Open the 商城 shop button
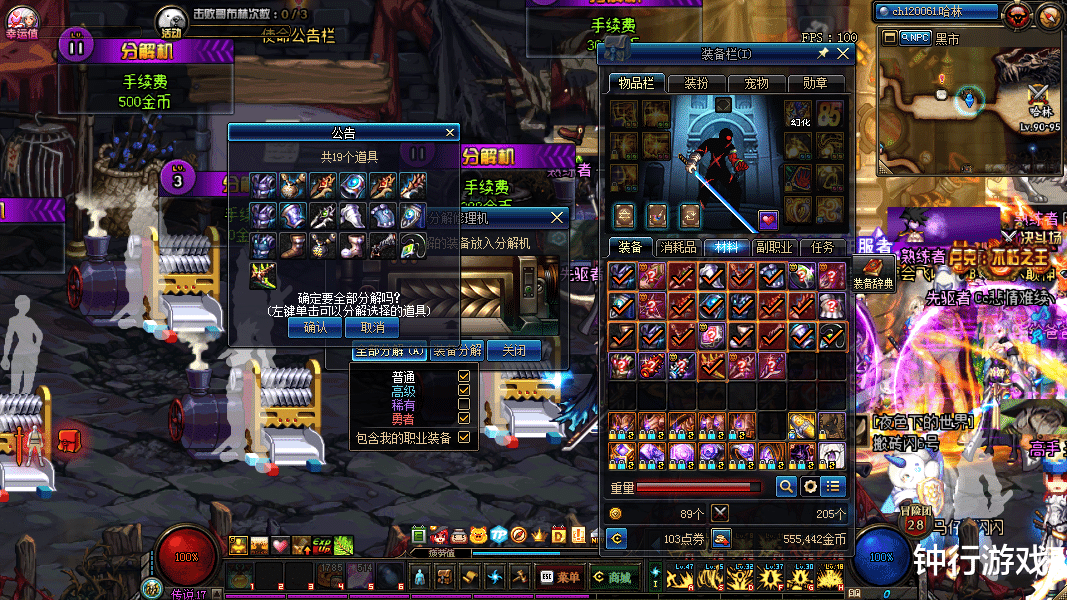Image resolution: width=1067 pixels, height=600 pixels. pyautogui.click(x=611, y=577)
